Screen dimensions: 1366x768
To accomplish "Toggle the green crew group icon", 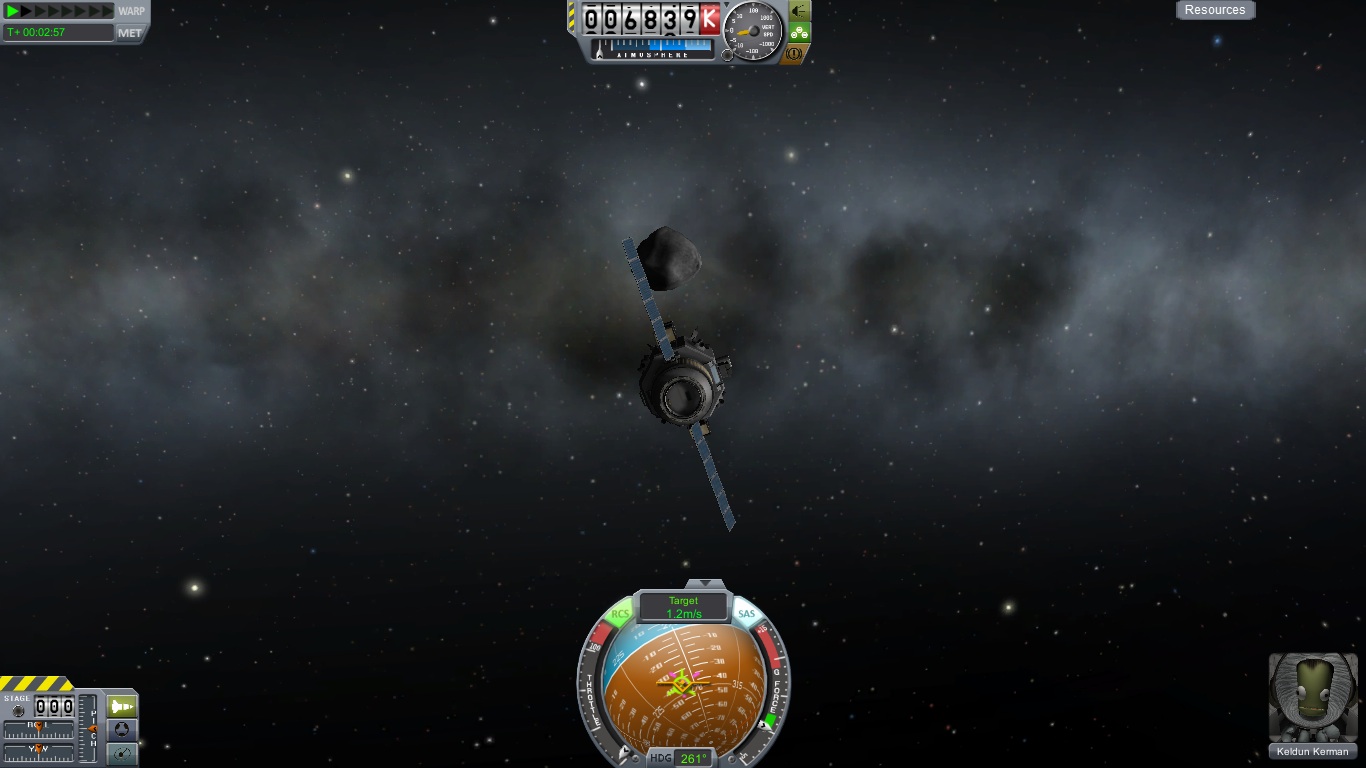I will click(x=799, y=32).
